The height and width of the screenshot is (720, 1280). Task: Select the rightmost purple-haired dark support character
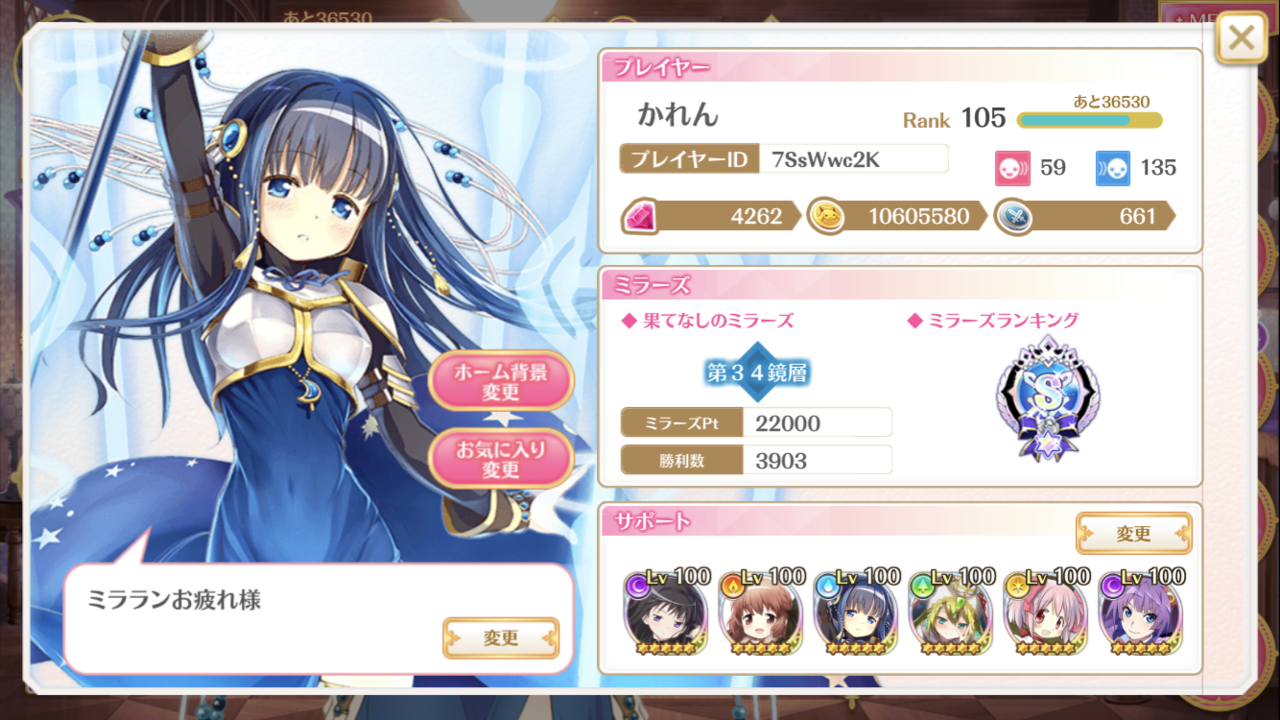coord(1140,610)
